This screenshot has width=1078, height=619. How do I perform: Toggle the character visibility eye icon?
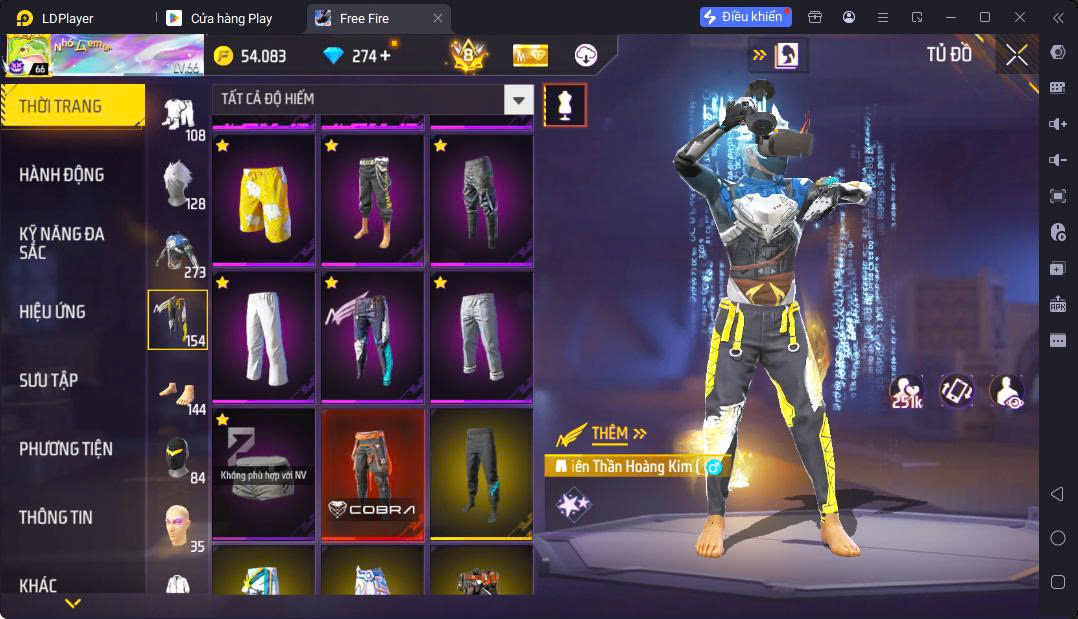click(1006, 390)
